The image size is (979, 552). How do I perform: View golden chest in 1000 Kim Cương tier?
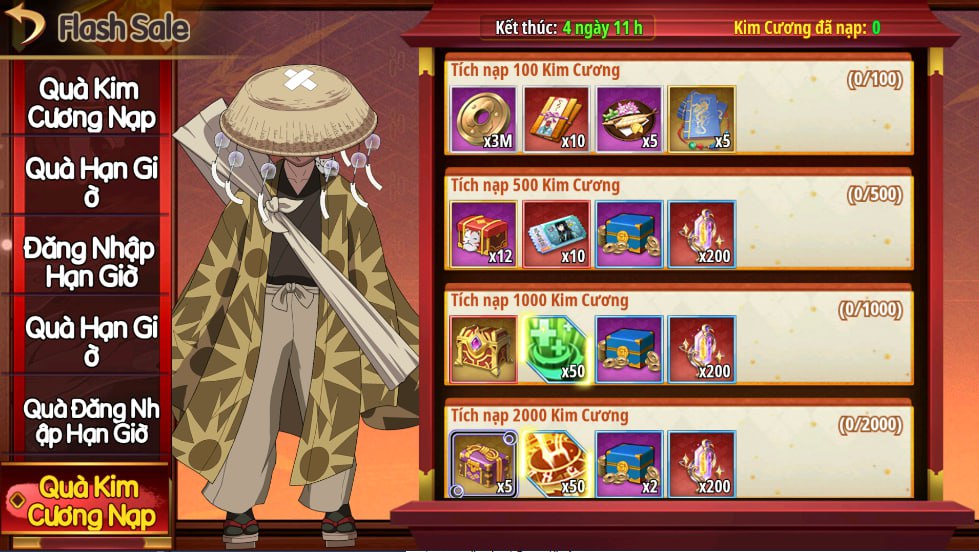click(484, 350)
